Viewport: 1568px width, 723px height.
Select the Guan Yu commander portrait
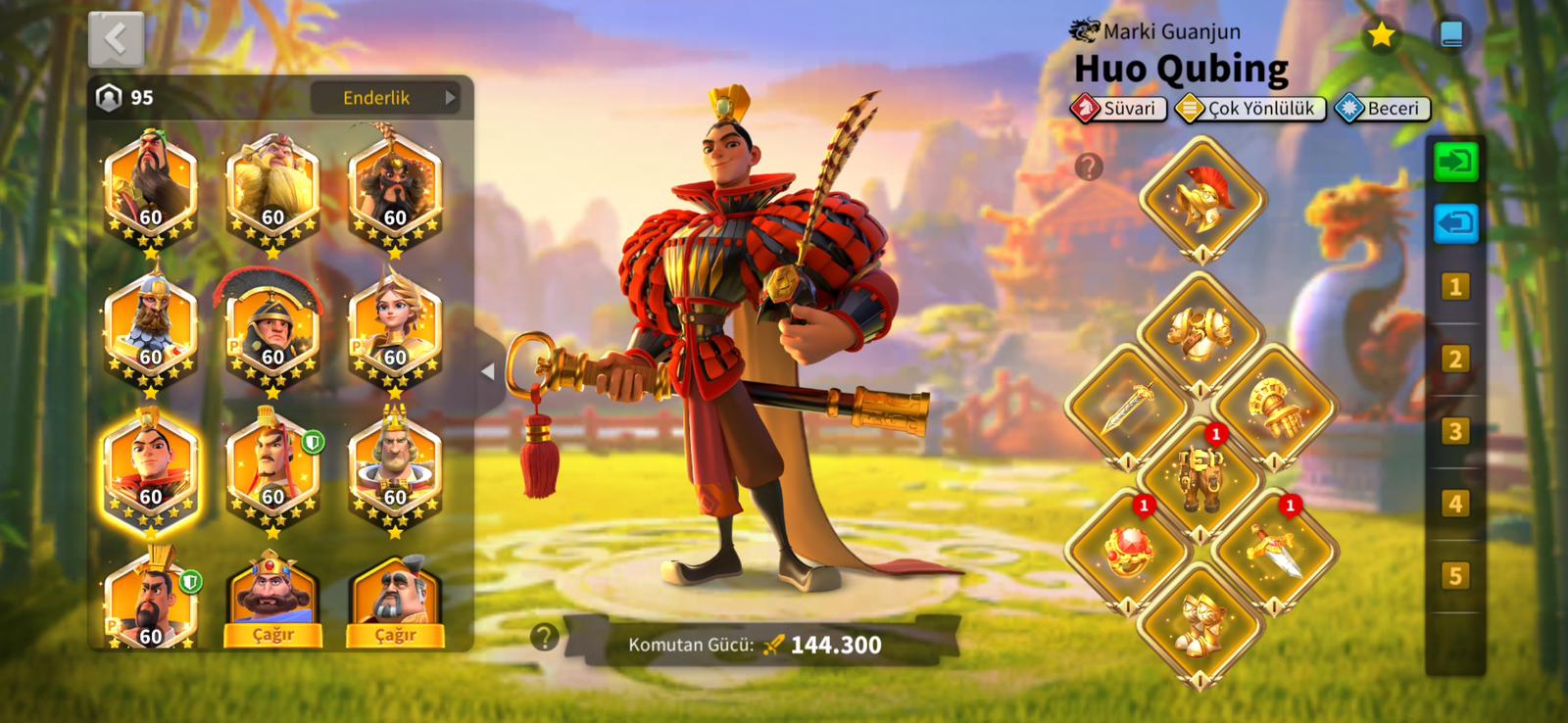pyautogui.click(x=150, y=188)
